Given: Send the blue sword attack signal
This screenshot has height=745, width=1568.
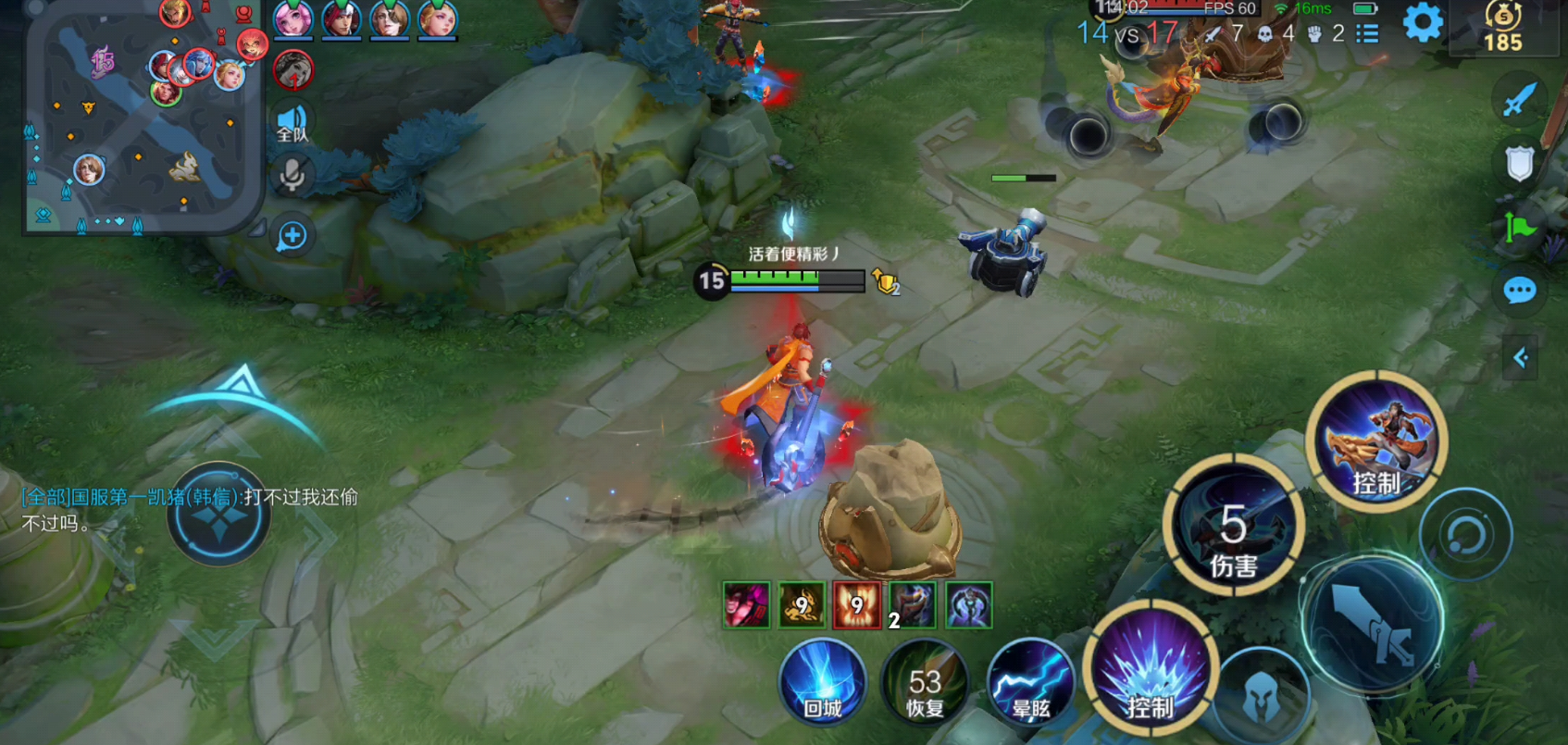Looking at the screenshot, I should (x=1519, y=100).
